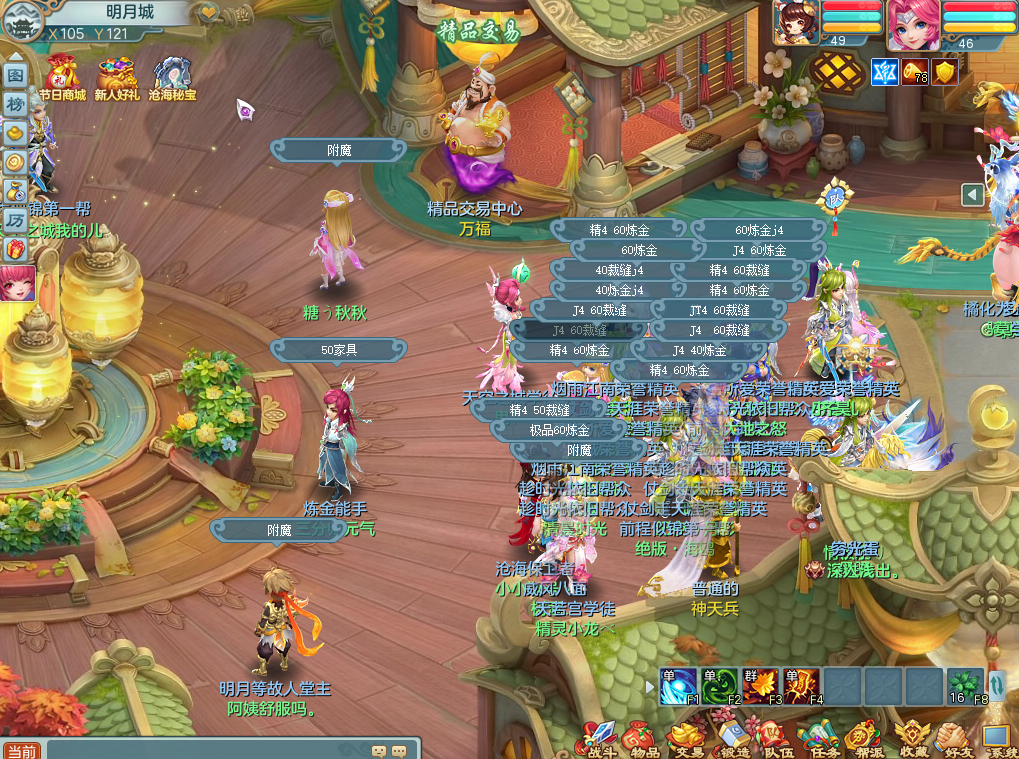
Task: Click the 图 map sidebar button
Action: (15, 76)
